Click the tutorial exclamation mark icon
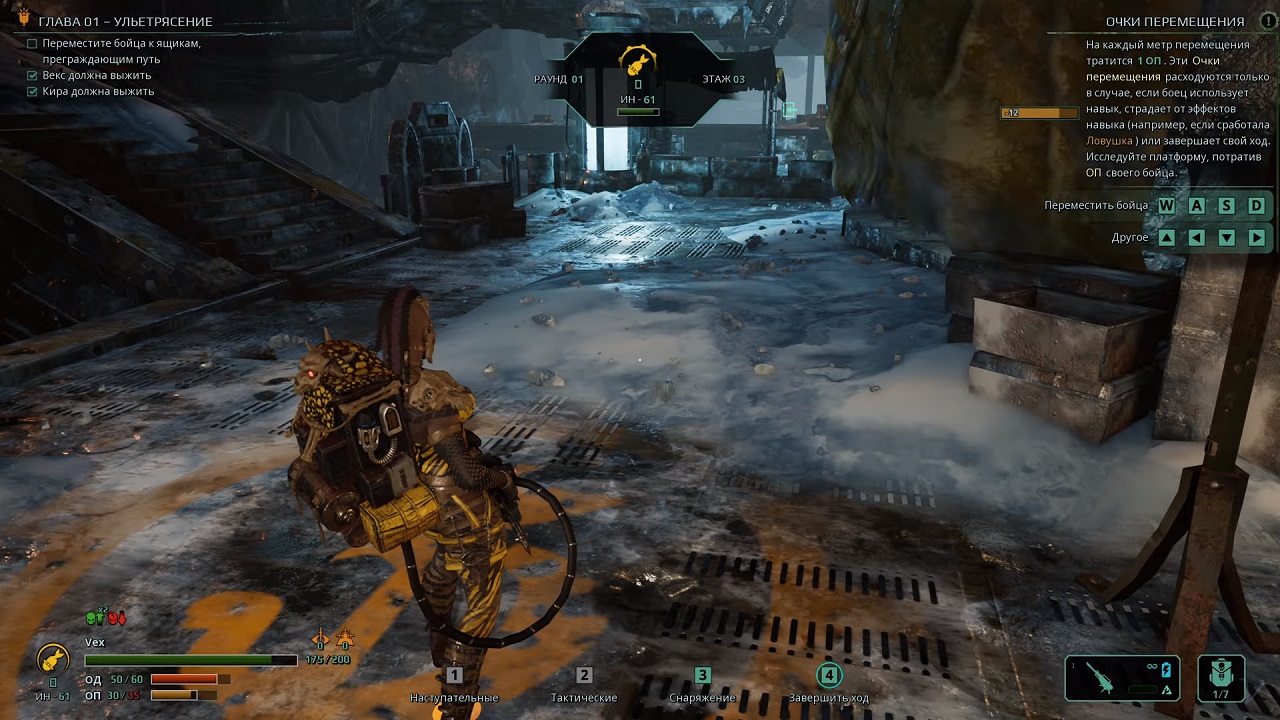1280x720 pixels. coord(1268,21)
